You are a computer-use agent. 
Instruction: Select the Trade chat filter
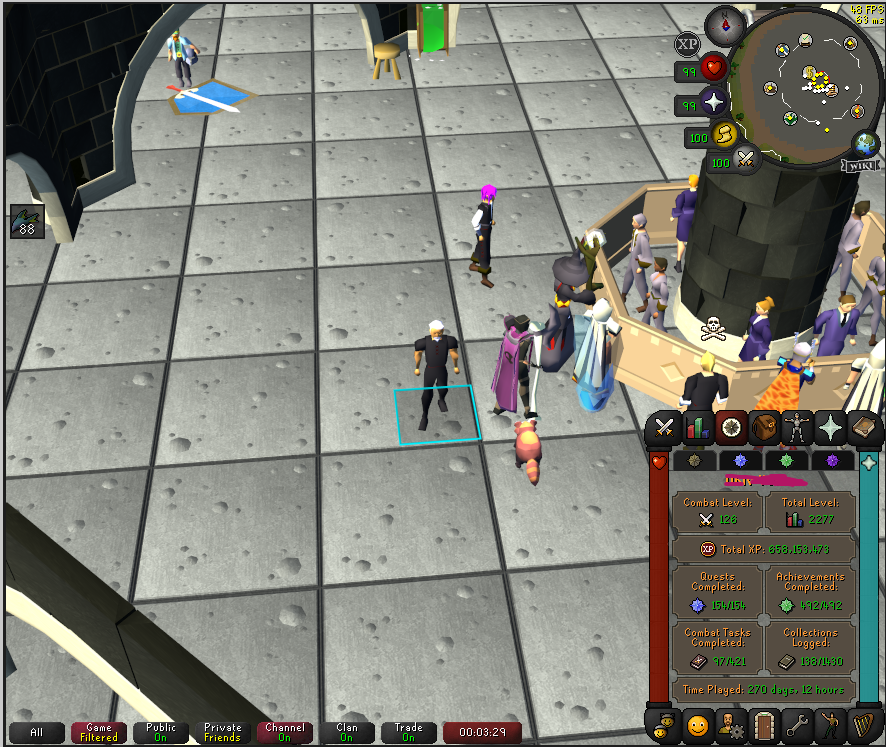point(407,733)
